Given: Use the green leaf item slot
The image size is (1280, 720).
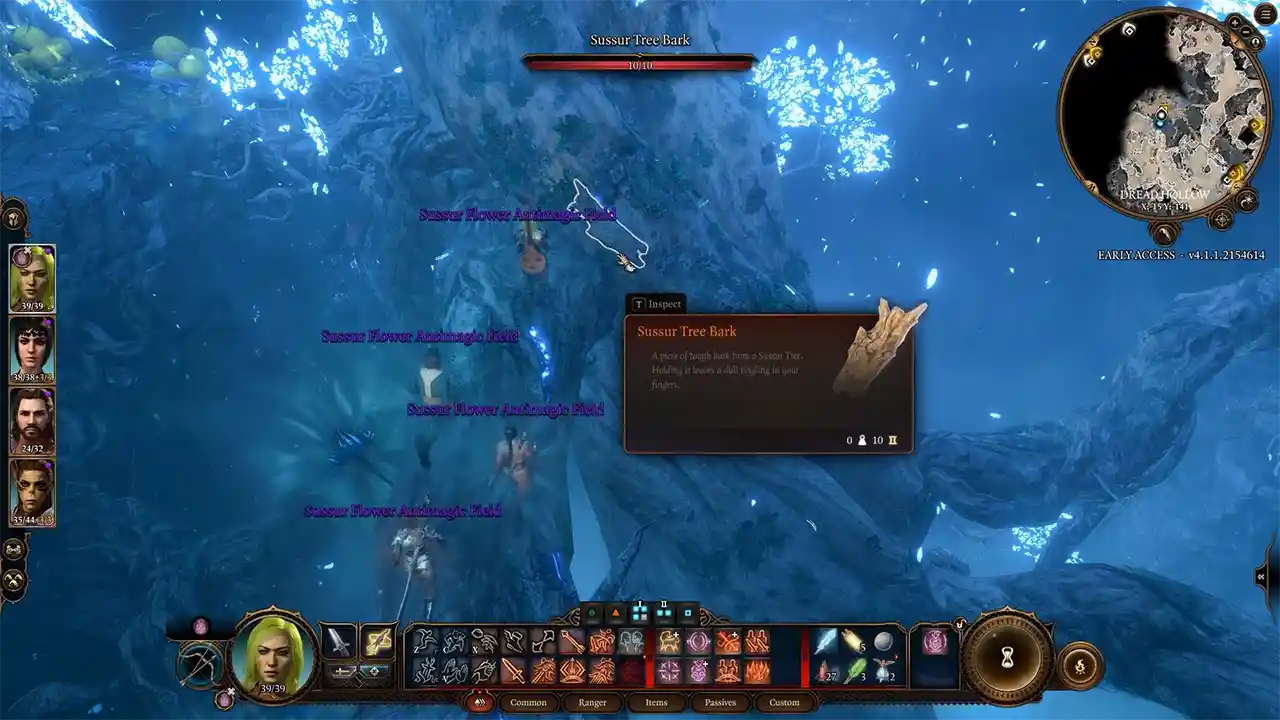Looking at the screenshot, I should [854, 669].
